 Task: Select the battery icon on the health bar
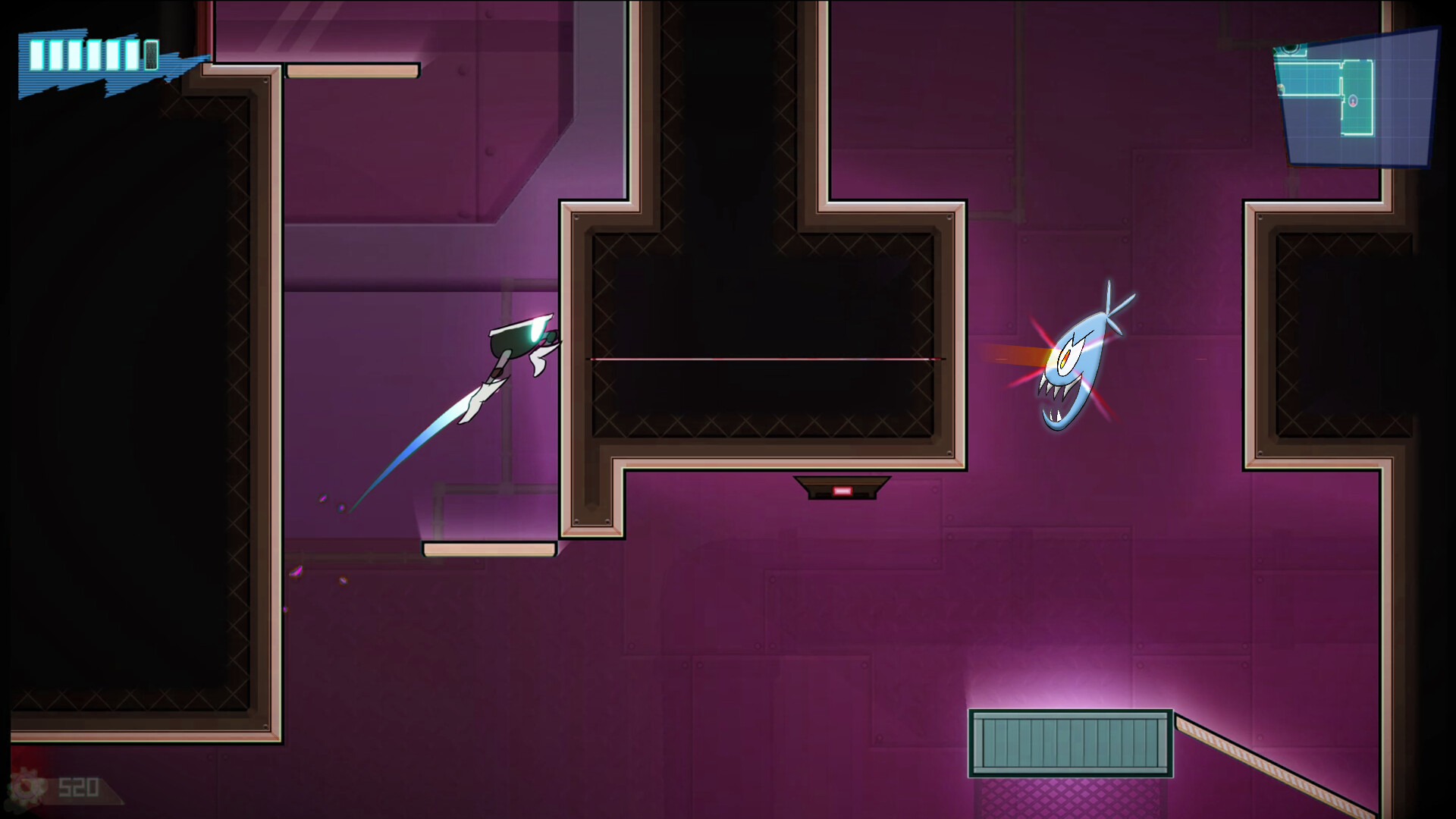click(151, 55)
